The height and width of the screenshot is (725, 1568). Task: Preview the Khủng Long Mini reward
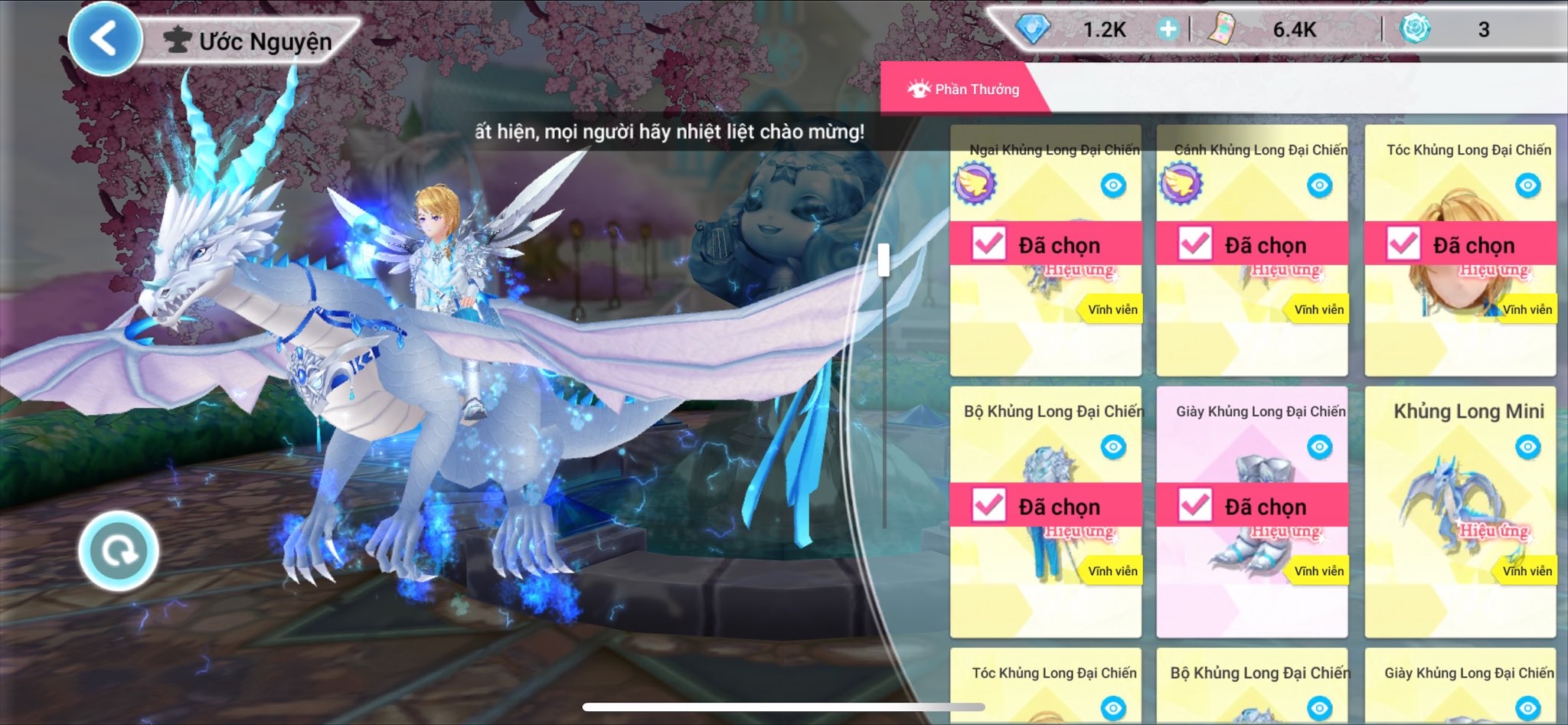point(1527,447)
